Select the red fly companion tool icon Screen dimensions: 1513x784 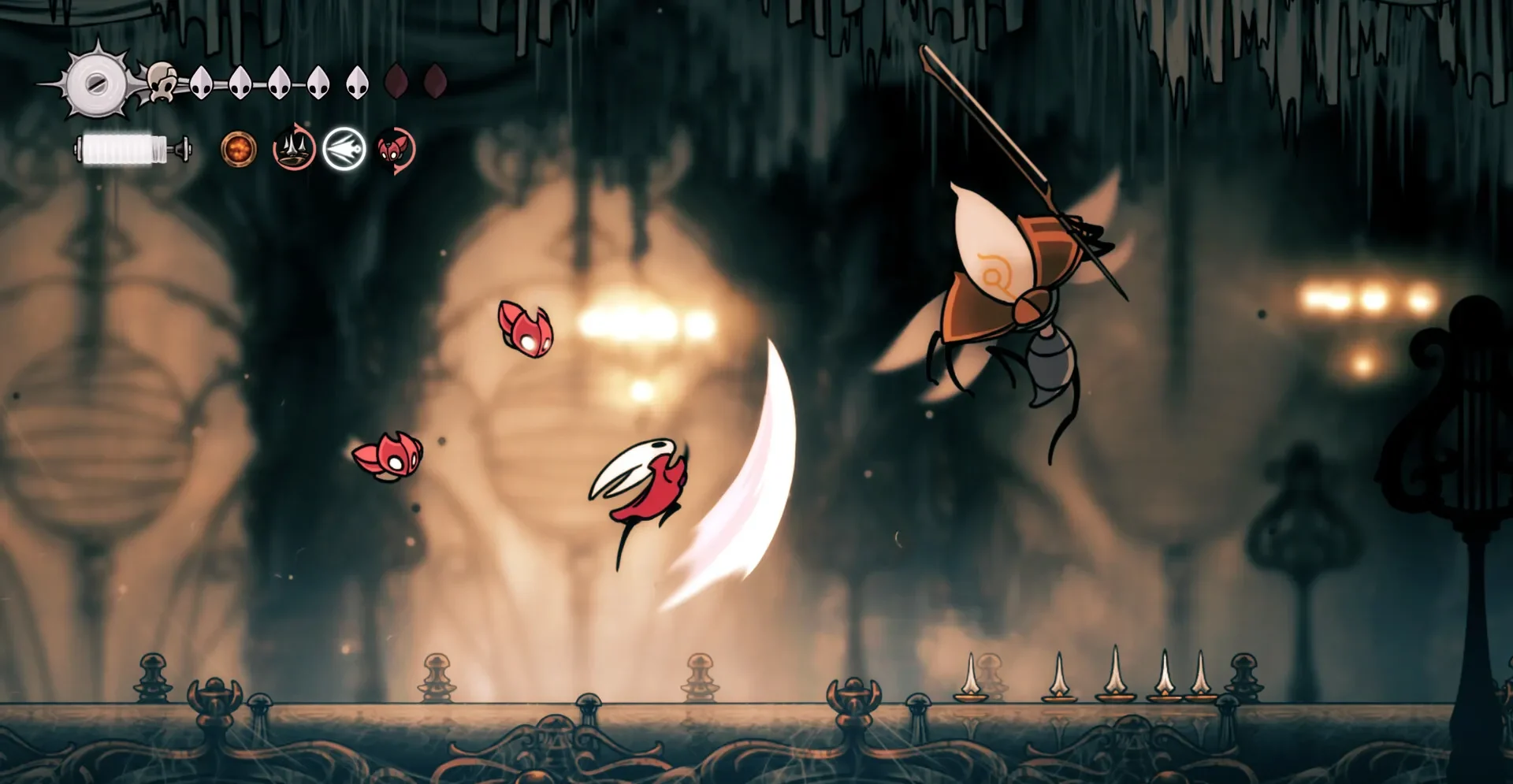coord(395,149)
